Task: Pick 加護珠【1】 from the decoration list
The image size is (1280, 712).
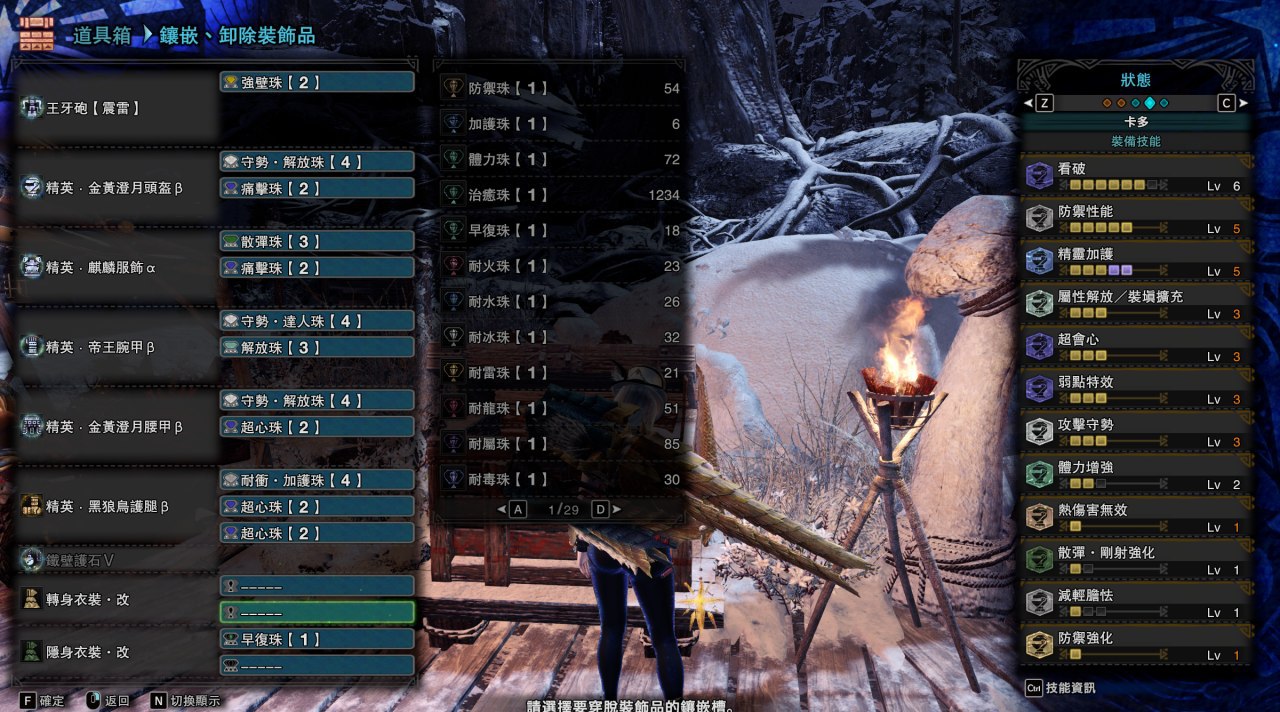Action: pyautogui.click(x=560, y=124)
